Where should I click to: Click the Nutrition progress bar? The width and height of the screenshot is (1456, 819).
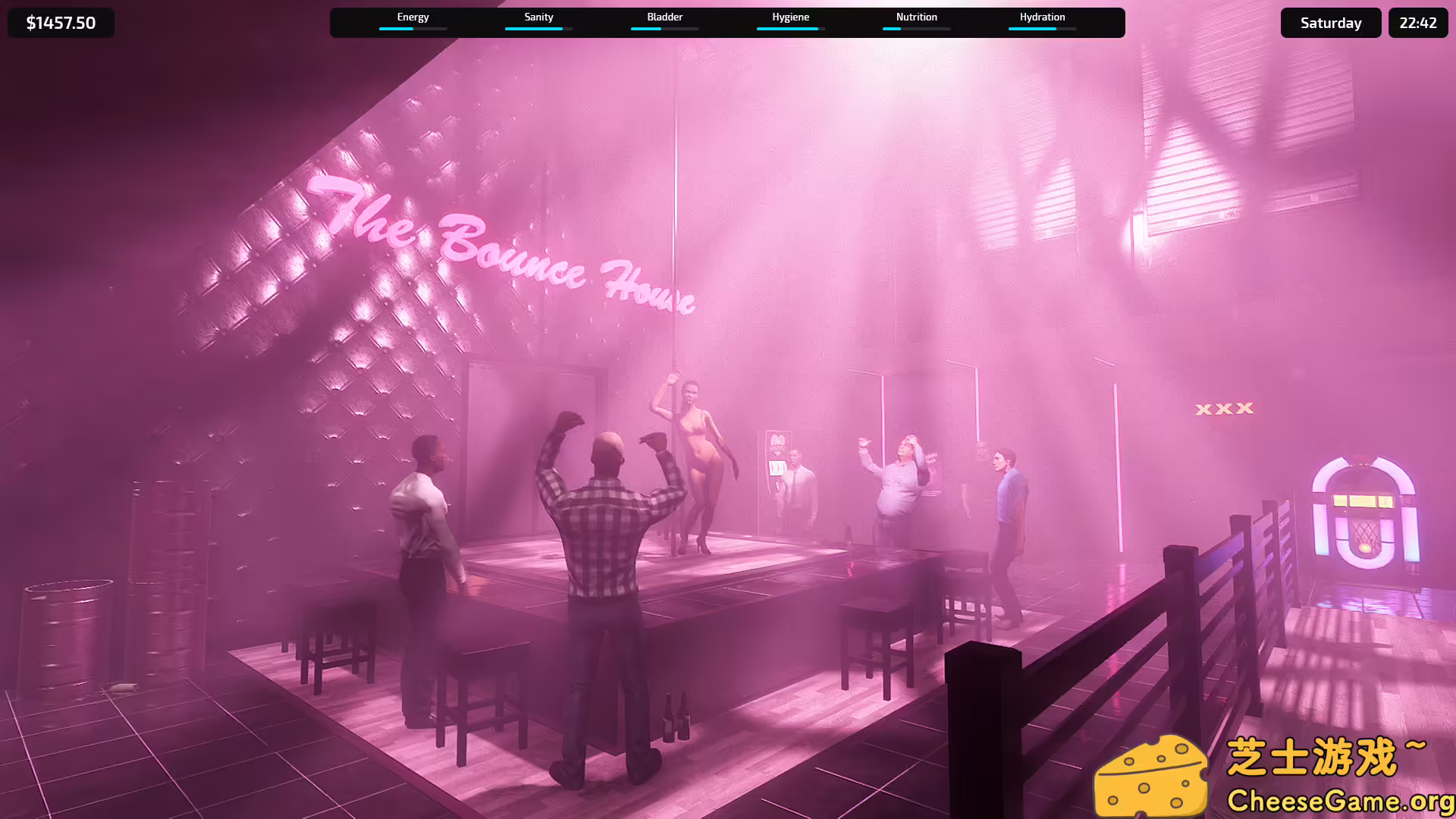pyautogui.click(x=916, y=29)
